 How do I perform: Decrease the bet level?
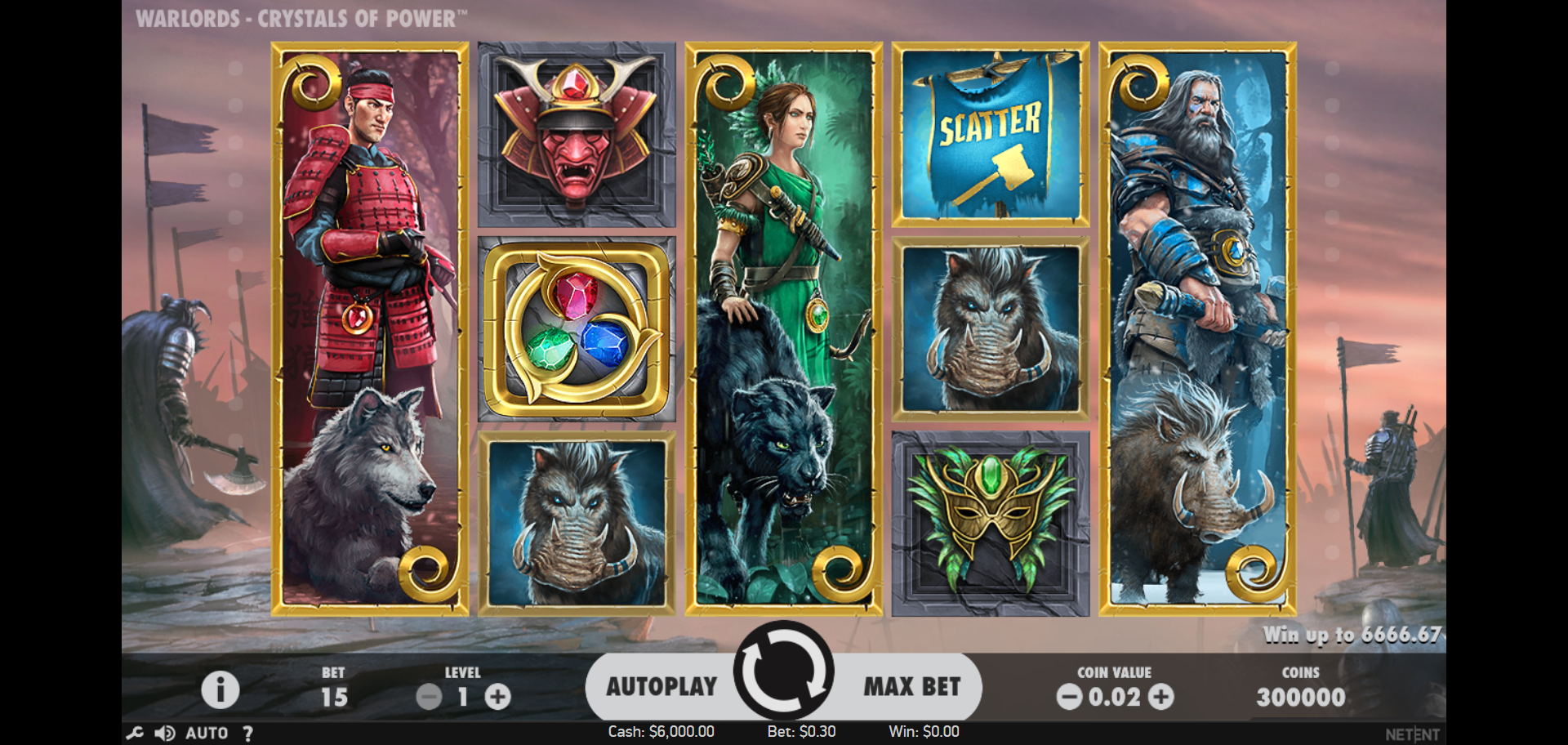429,697
